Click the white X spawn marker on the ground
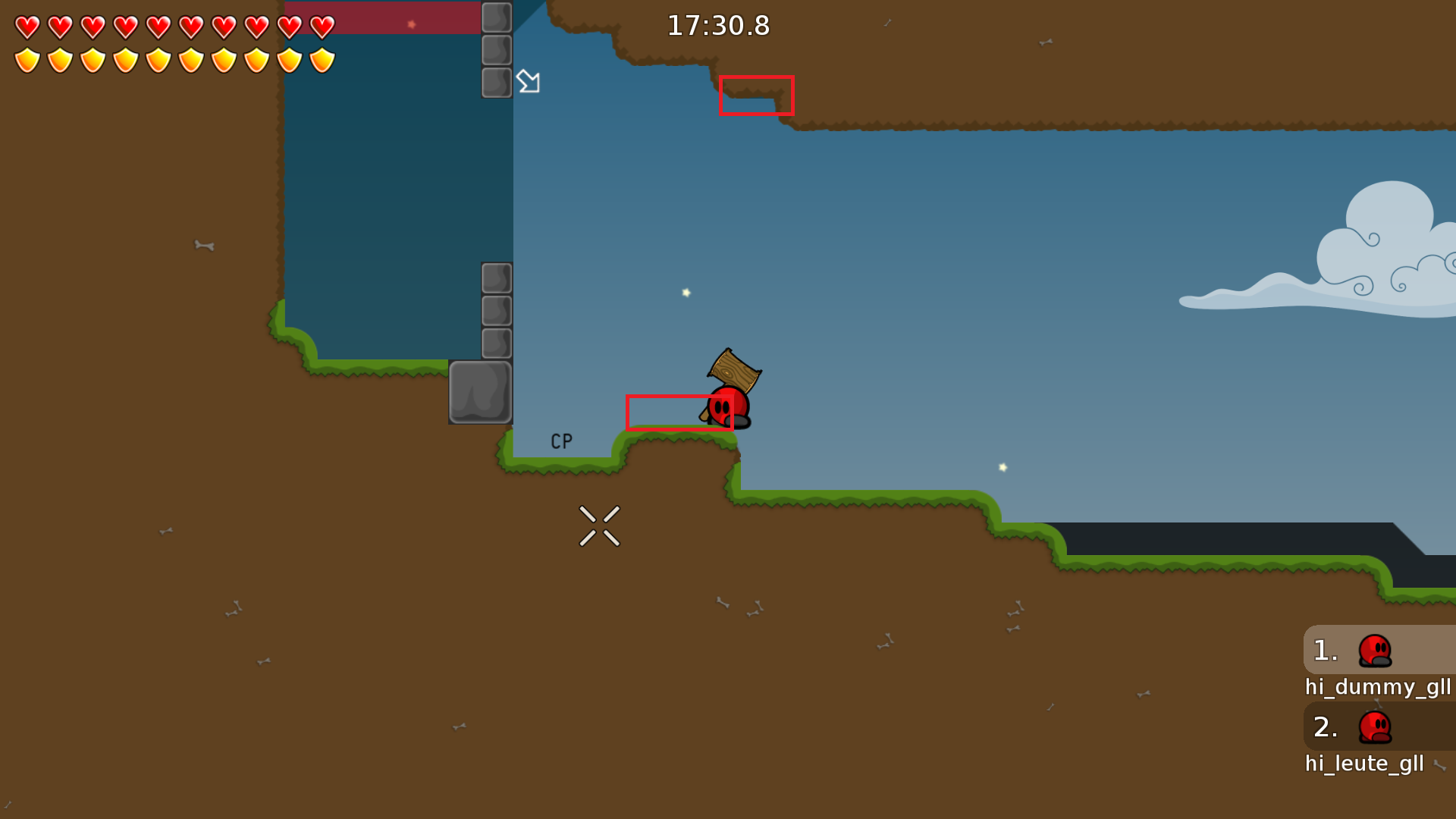1456x819 pixels. click(x=600, y=526)
